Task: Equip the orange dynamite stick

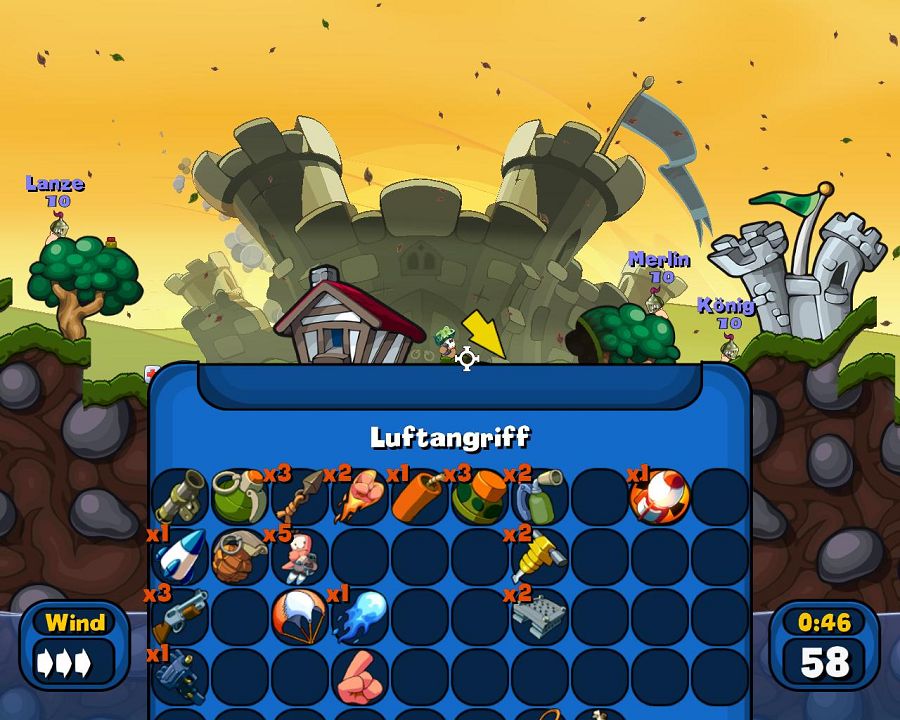Action: 420,497
